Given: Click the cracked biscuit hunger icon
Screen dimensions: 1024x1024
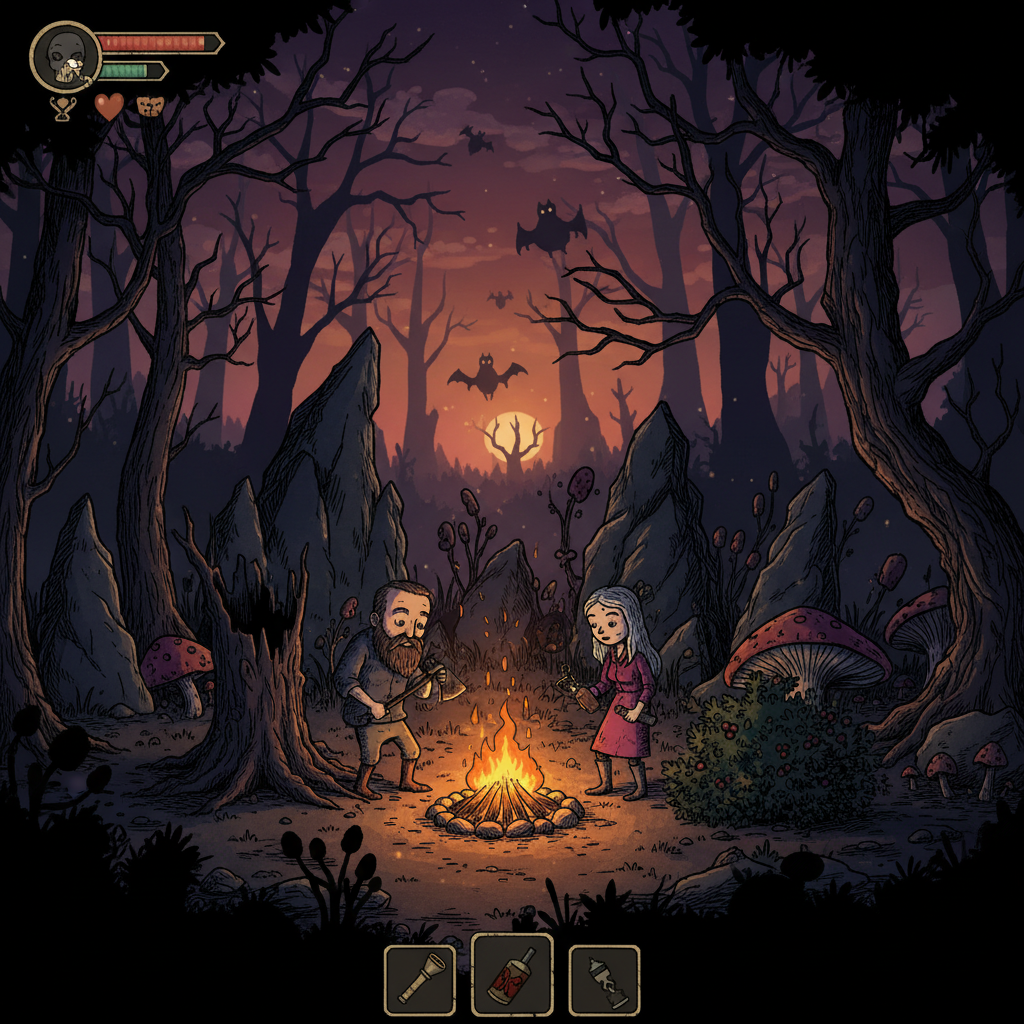Looking at the screenshot, I should coord(150,106).
